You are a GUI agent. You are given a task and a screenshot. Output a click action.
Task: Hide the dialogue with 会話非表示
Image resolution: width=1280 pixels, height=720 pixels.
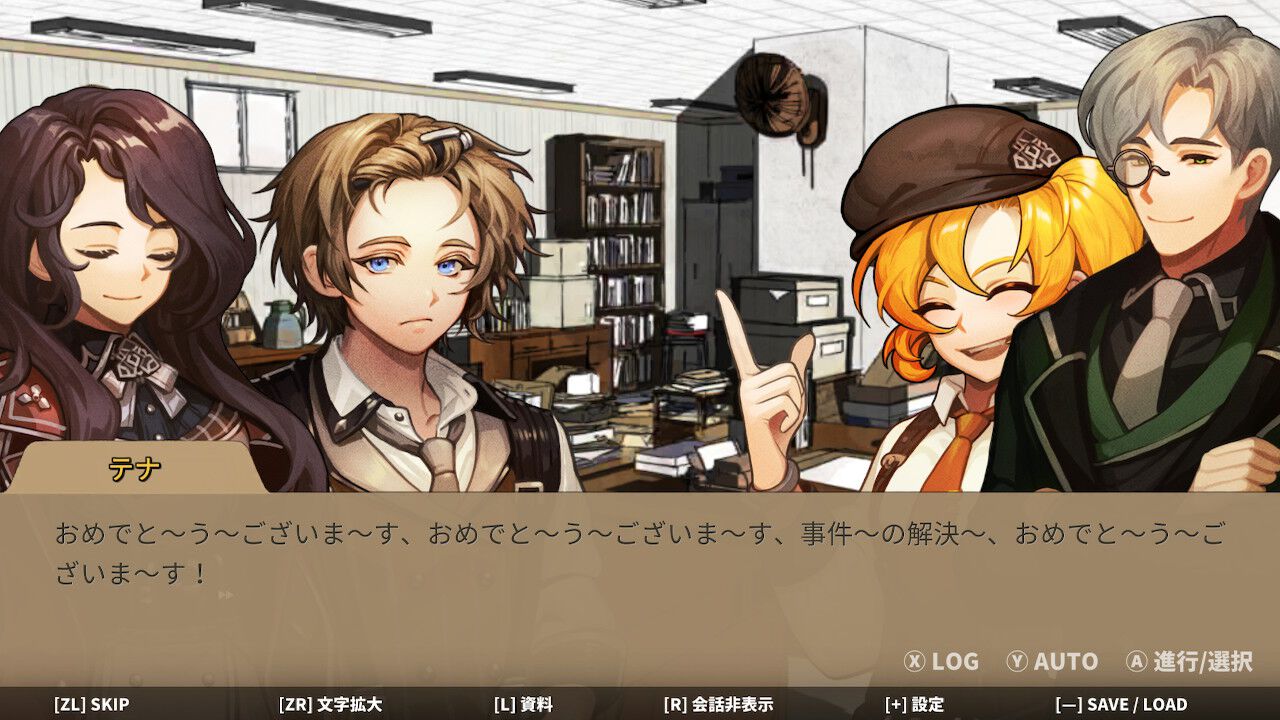pyautogui.click(x=718, y=704)
